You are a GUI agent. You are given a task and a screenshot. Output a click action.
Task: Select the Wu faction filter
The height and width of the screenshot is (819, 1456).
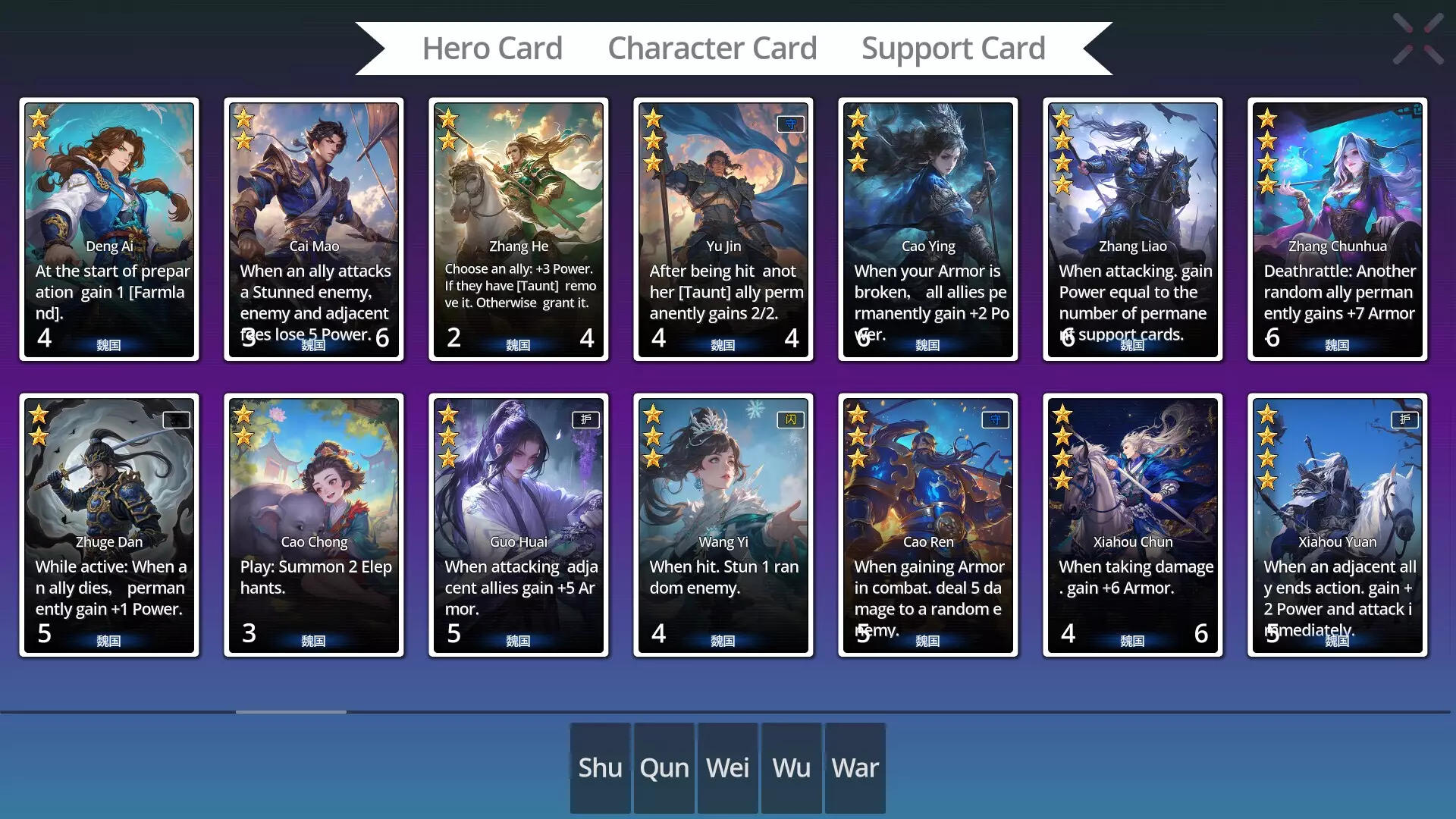click(x=790, y=767)
